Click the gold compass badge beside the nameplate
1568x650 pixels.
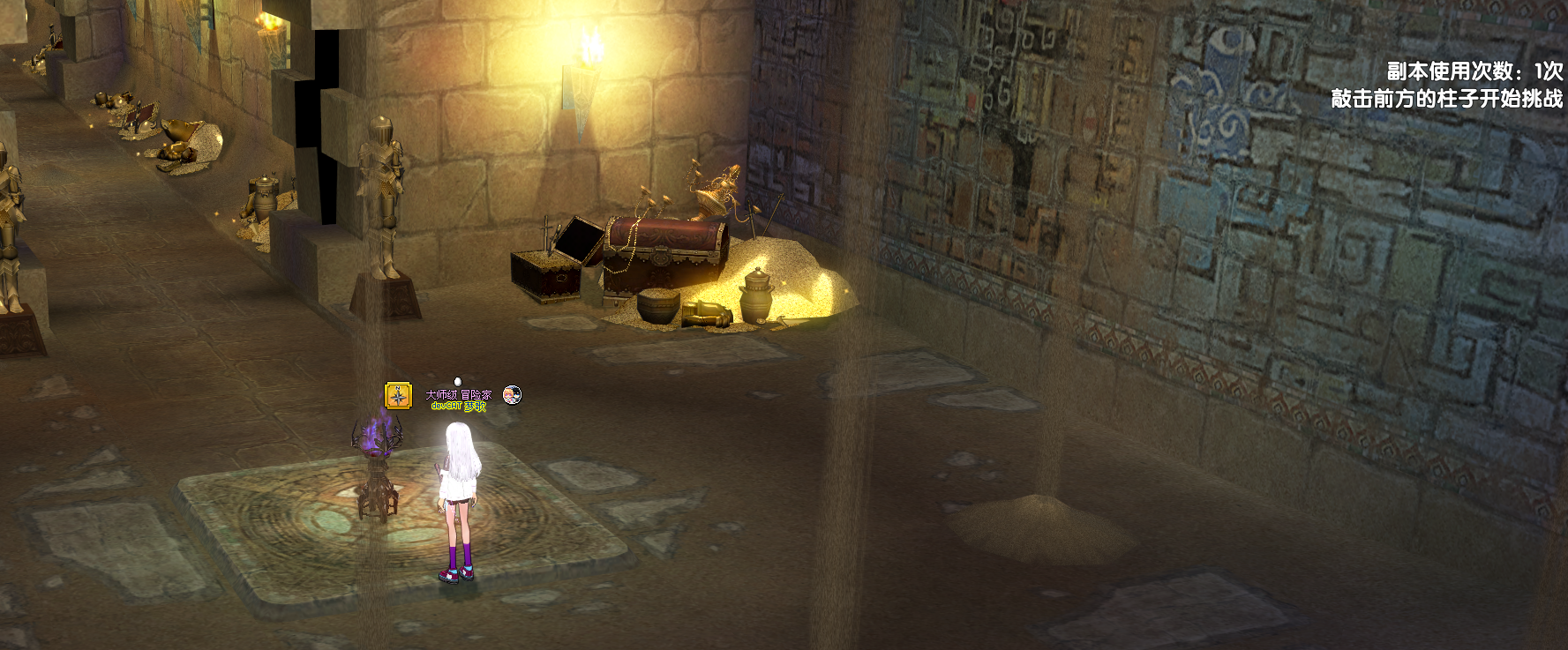click(x=398, y=396)
